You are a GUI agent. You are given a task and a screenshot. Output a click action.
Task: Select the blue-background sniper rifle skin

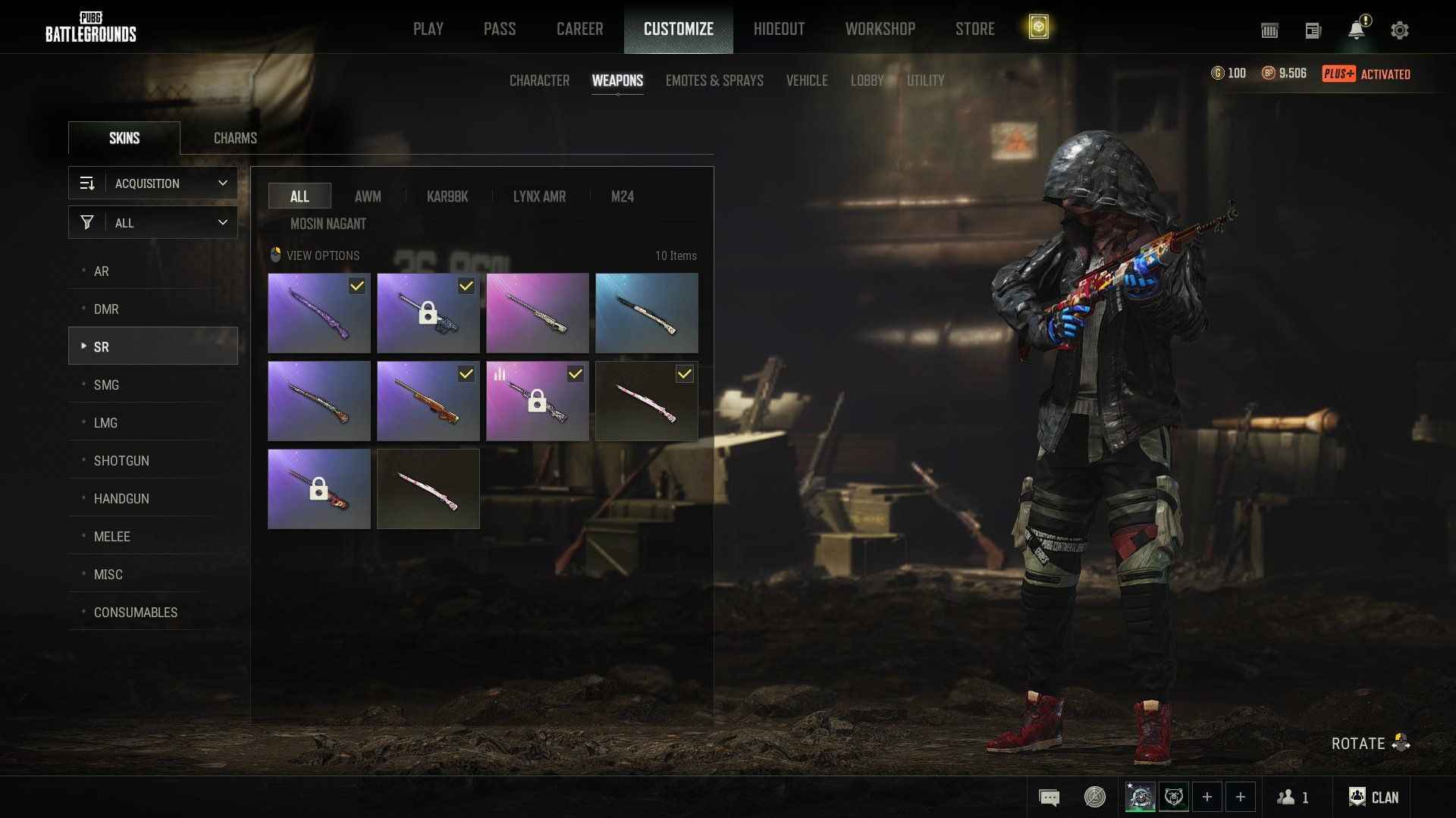[x=646, y=313]
